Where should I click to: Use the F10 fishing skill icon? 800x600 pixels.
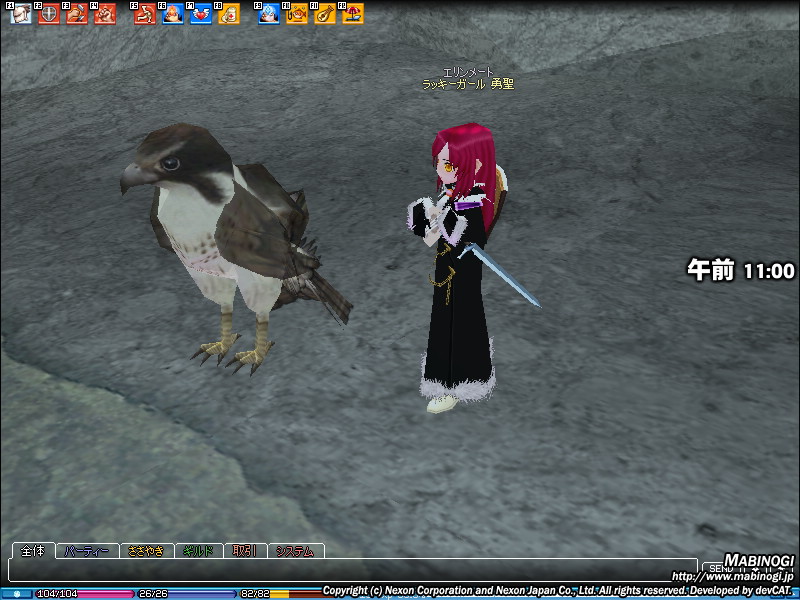click(x=297, y=14)
